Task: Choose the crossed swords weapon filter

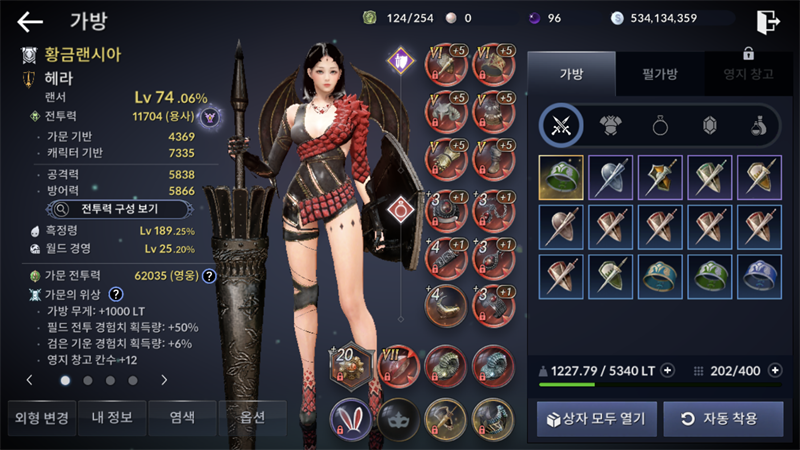Action: tap(562, 125)
